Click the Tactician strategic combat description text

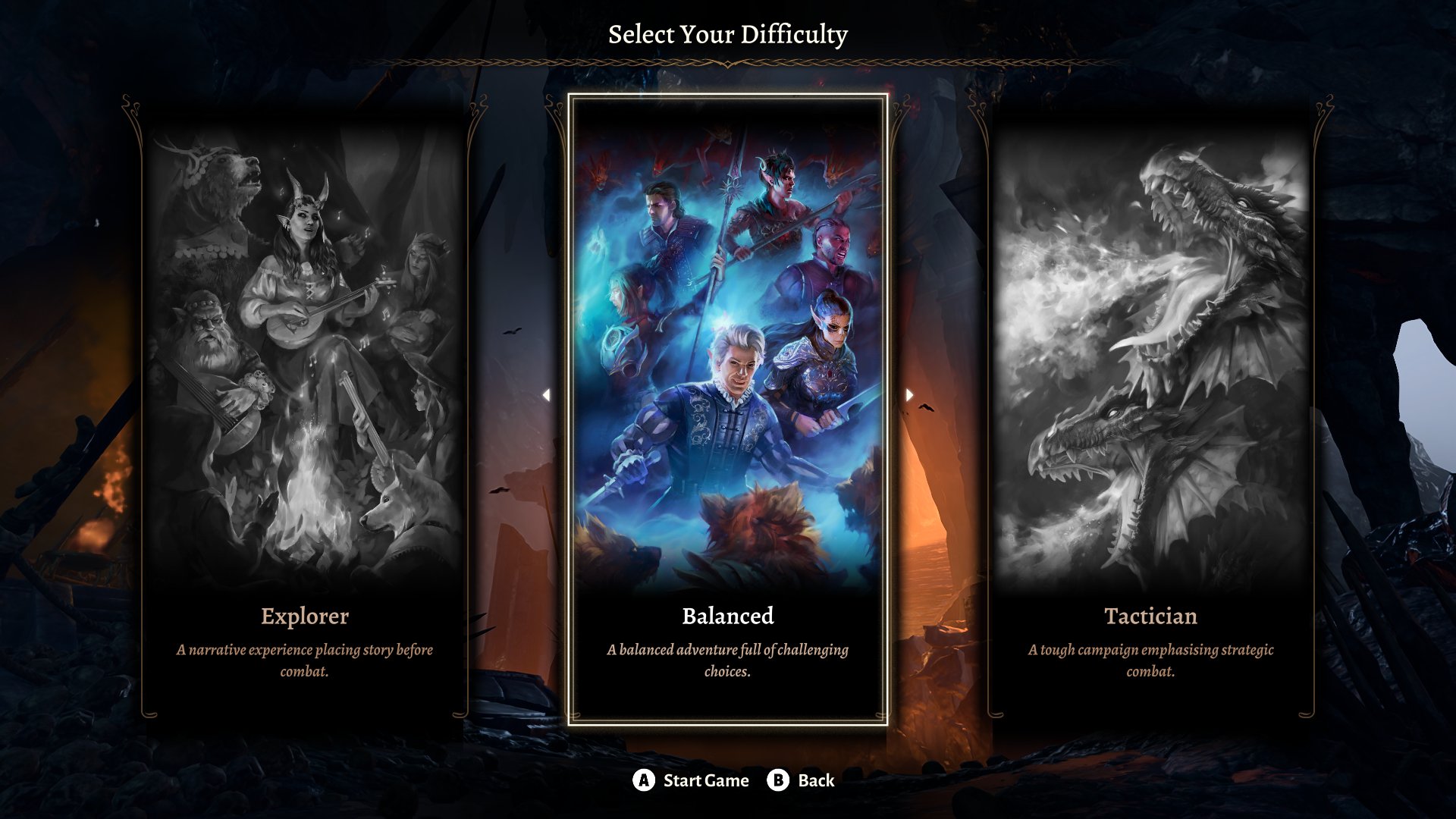coord(1151,660)
